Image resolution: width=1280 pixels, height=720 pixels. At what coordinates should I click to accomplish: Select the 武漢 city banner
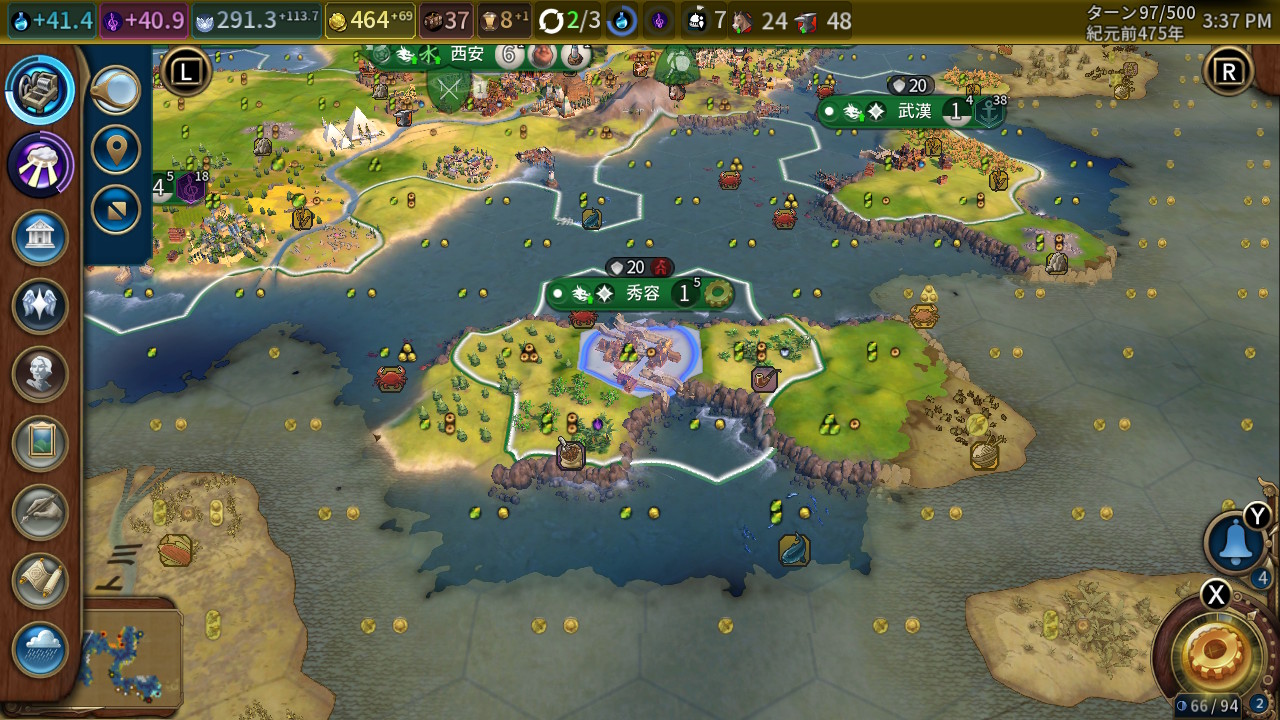tap(912, 112)
